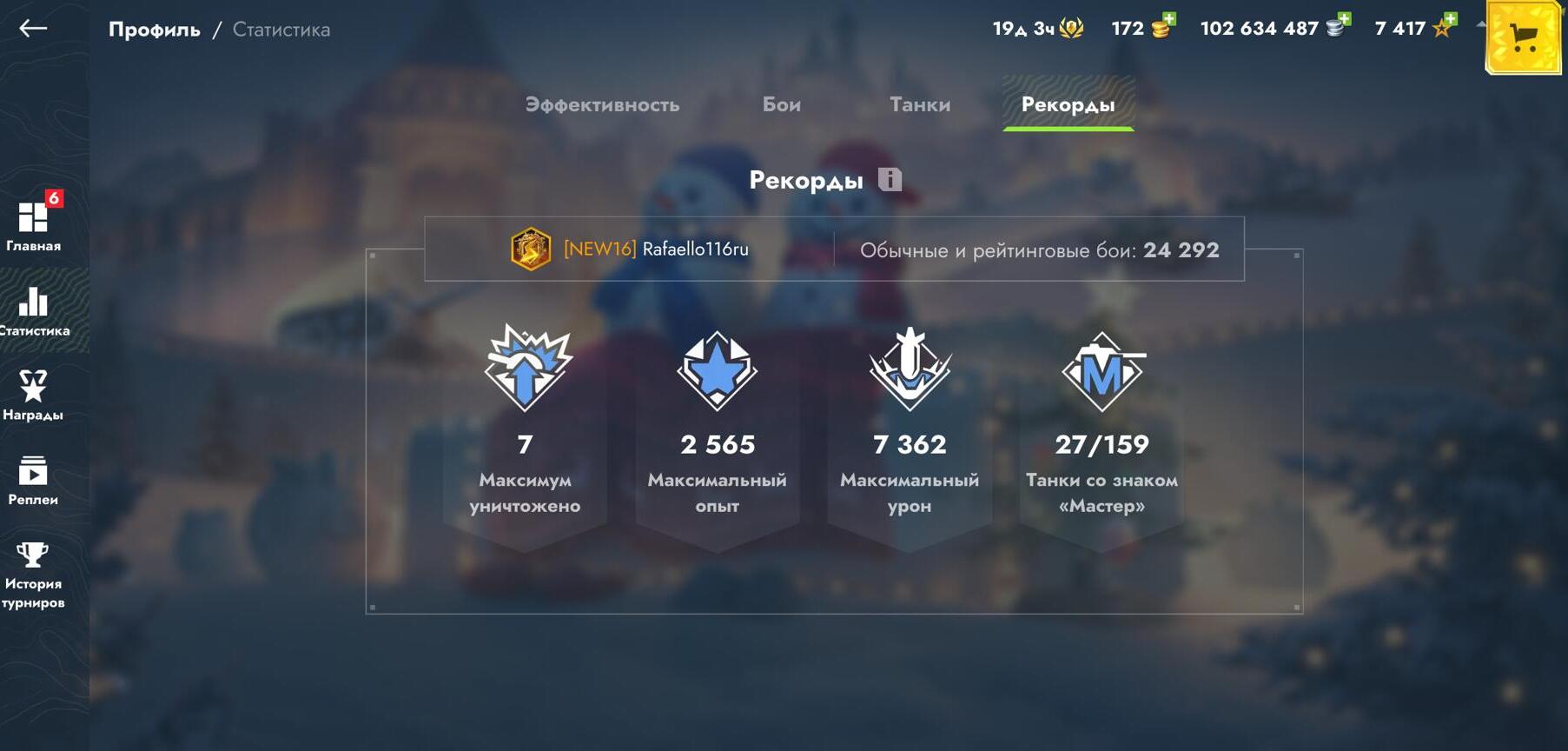
Task: Open the Награды section
Action: pyautogui.click(x=33, y=395)
